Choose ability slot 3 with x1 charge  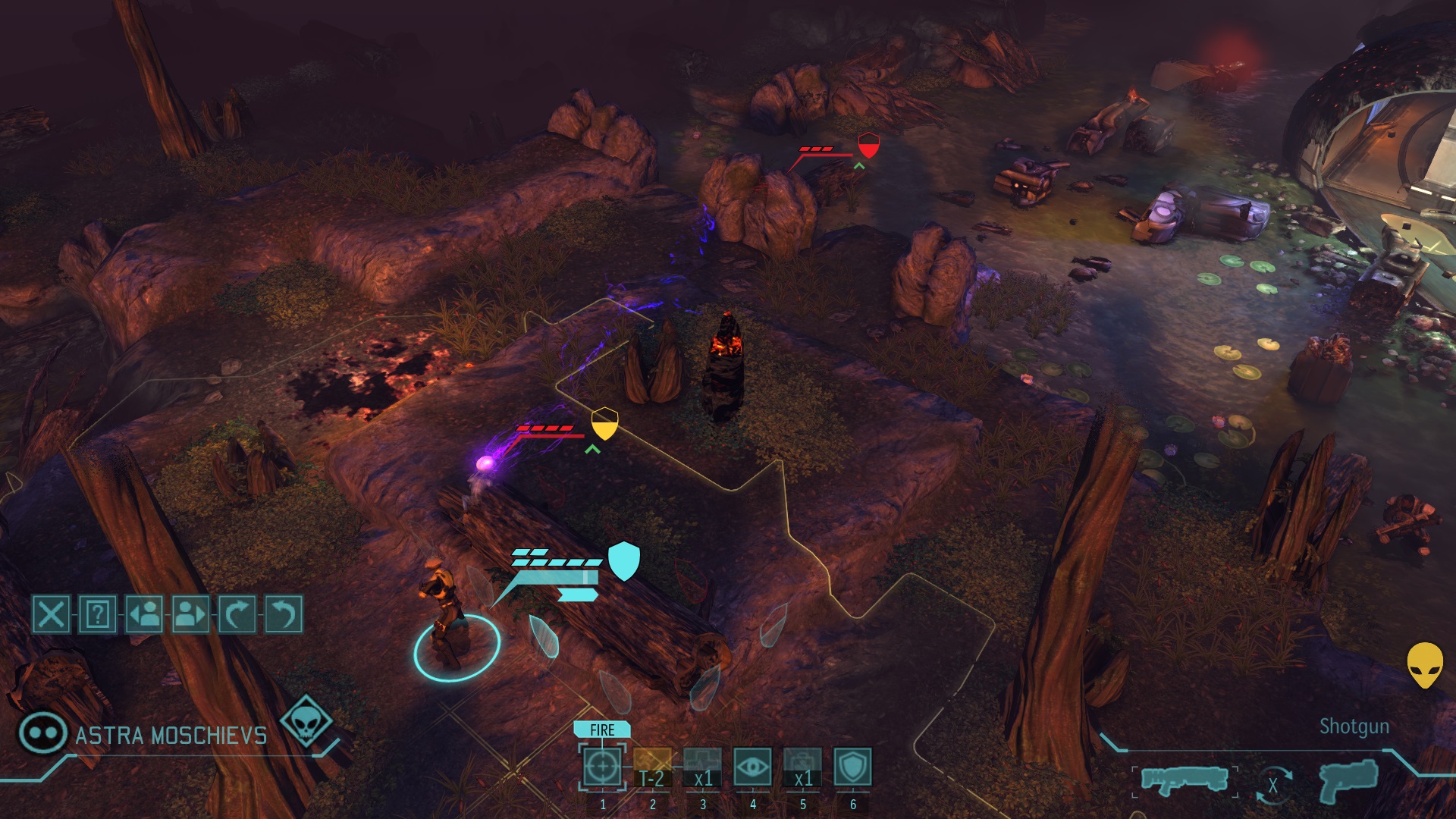point(702,767)
